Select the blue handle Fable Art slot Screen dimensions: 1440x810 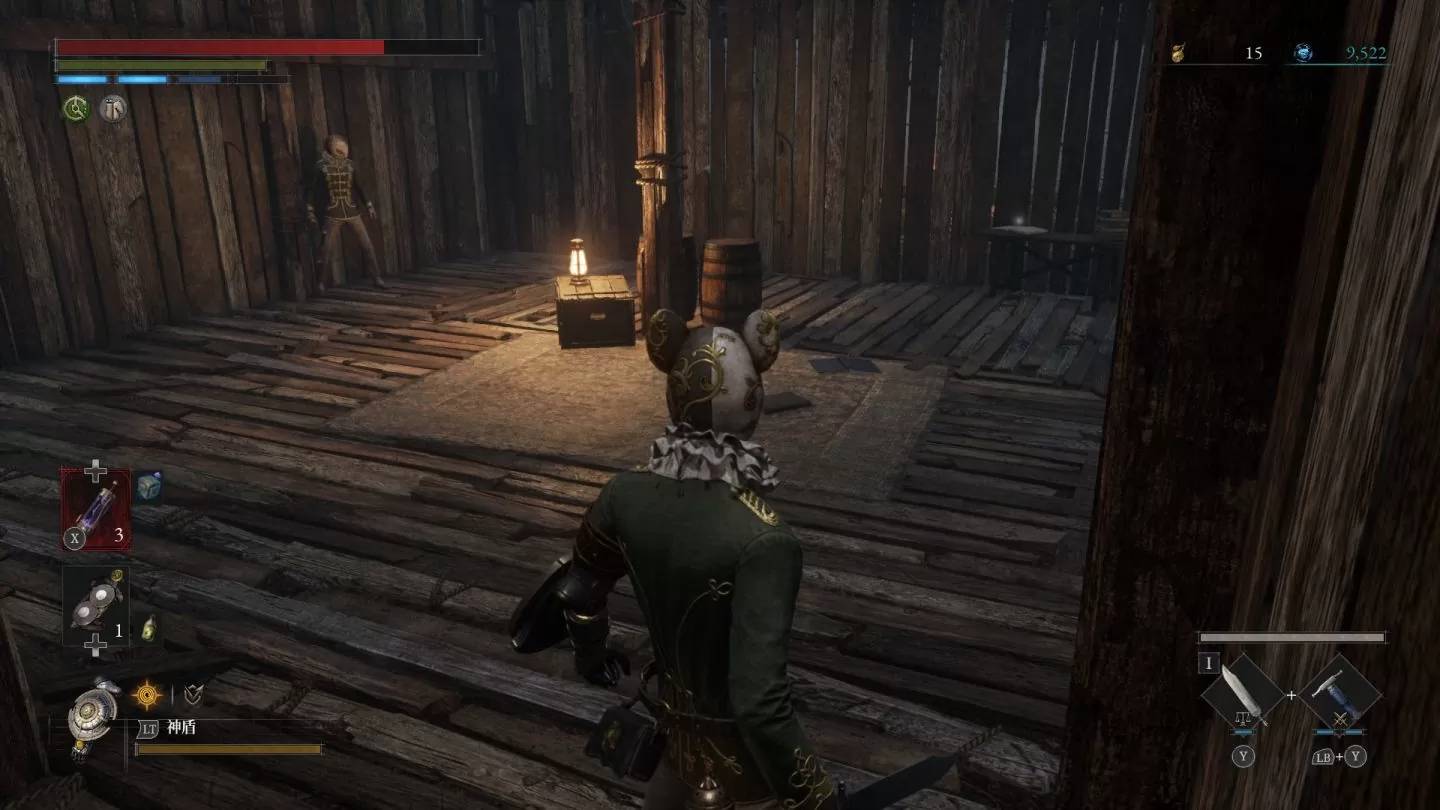coord(1341,692)
